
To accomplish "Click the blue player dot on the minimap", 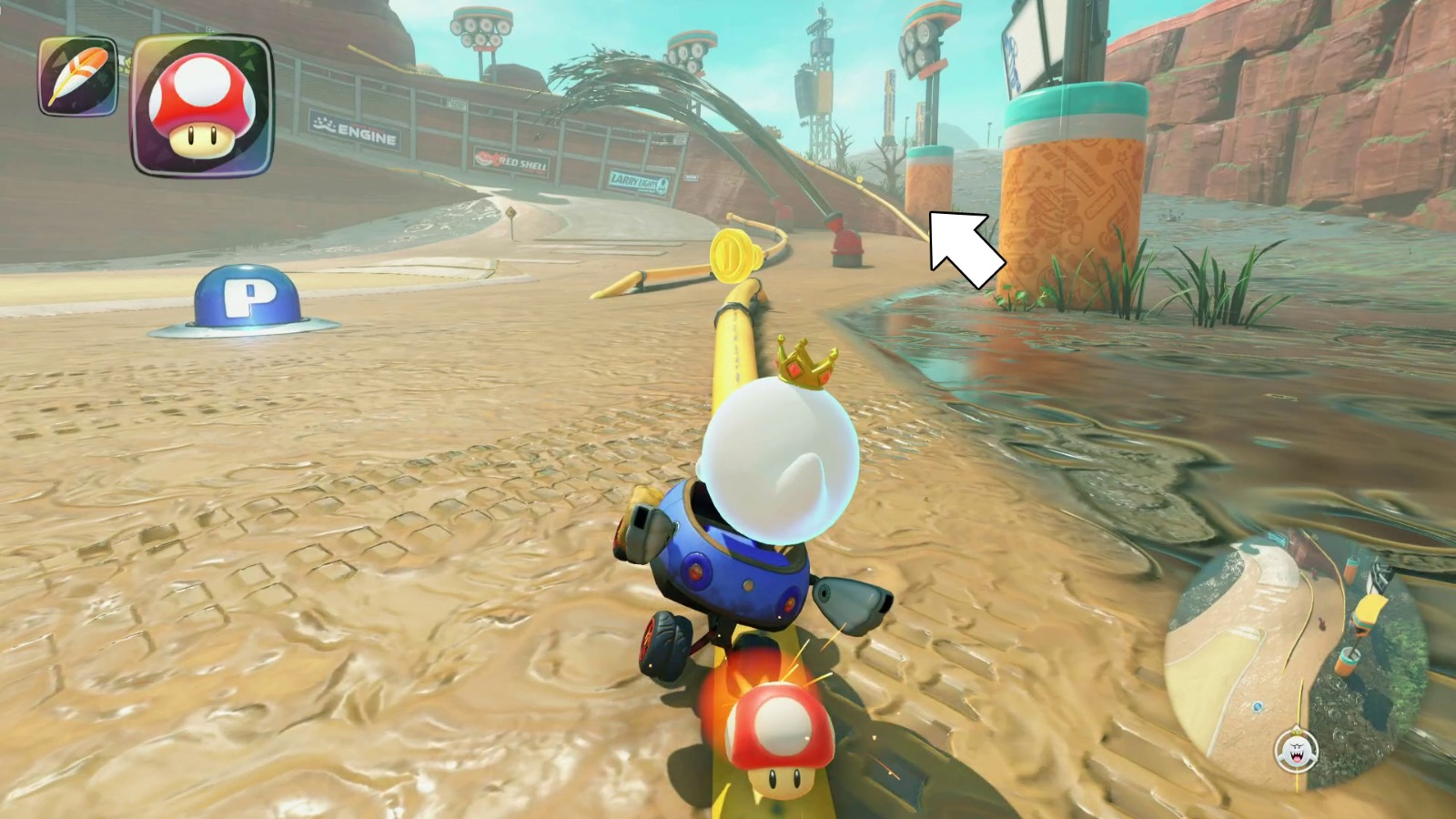I will pyautogui.click(x=1258, y=707).
